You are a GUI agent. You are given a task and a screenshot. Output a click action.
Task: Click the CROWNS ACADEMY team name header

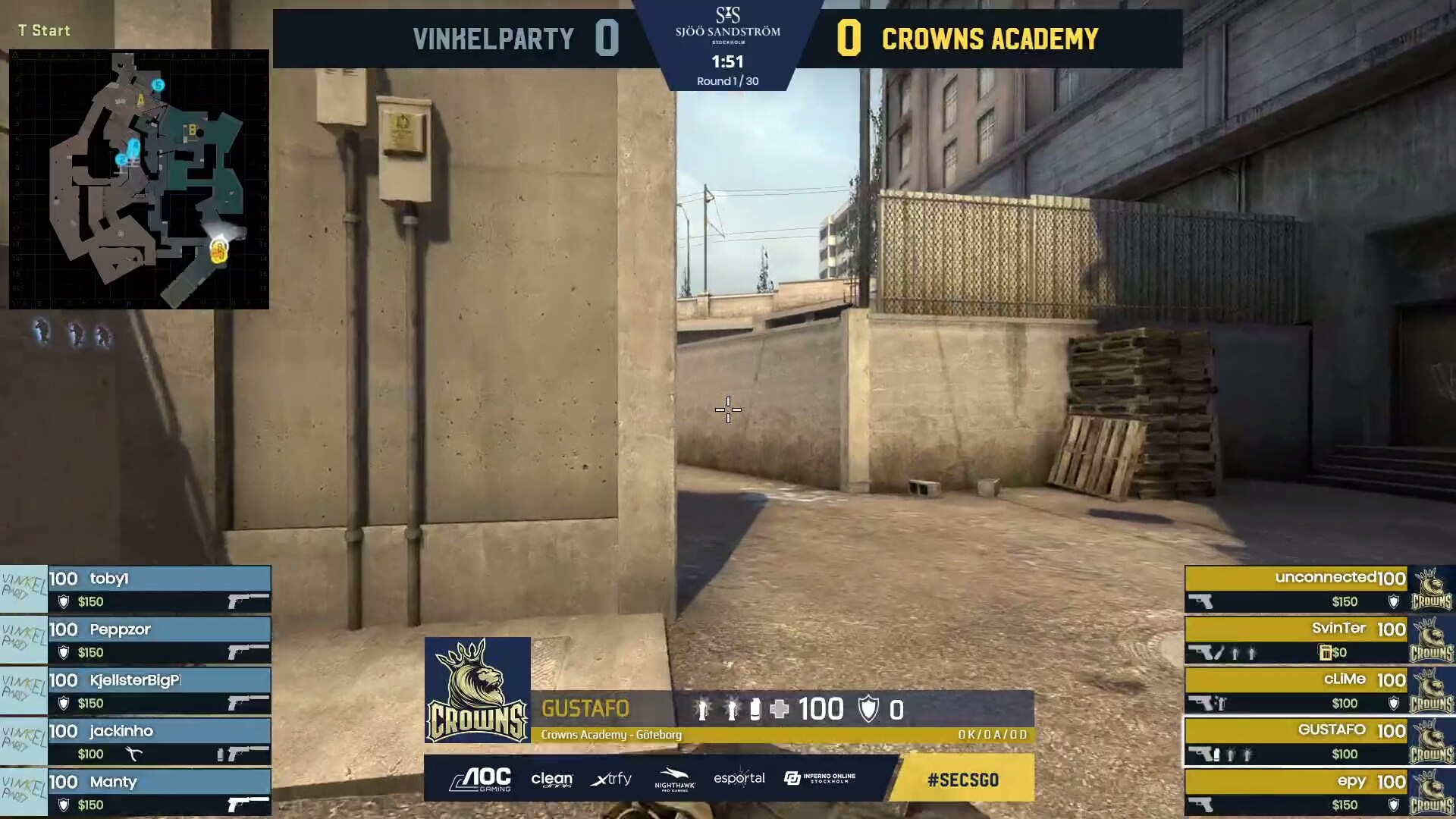coord(990,38)
